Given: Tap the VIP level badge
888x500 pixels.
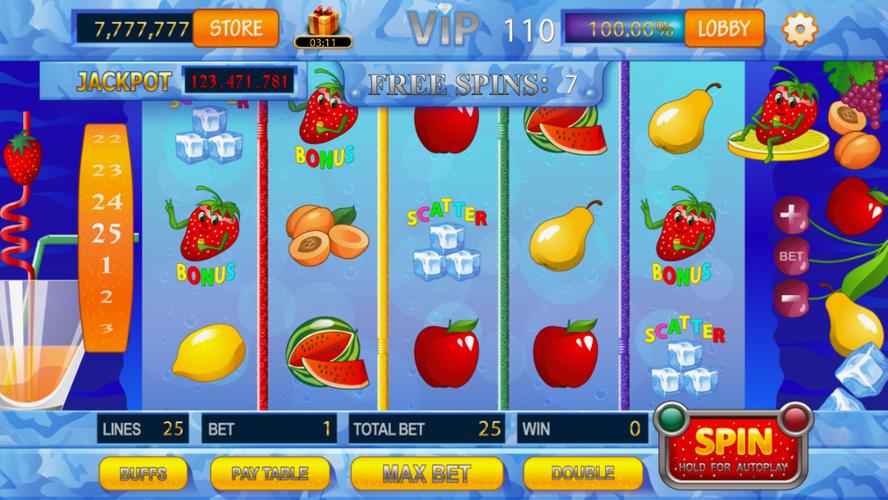Looking at the screenshot, I should (x=443, y=30).
